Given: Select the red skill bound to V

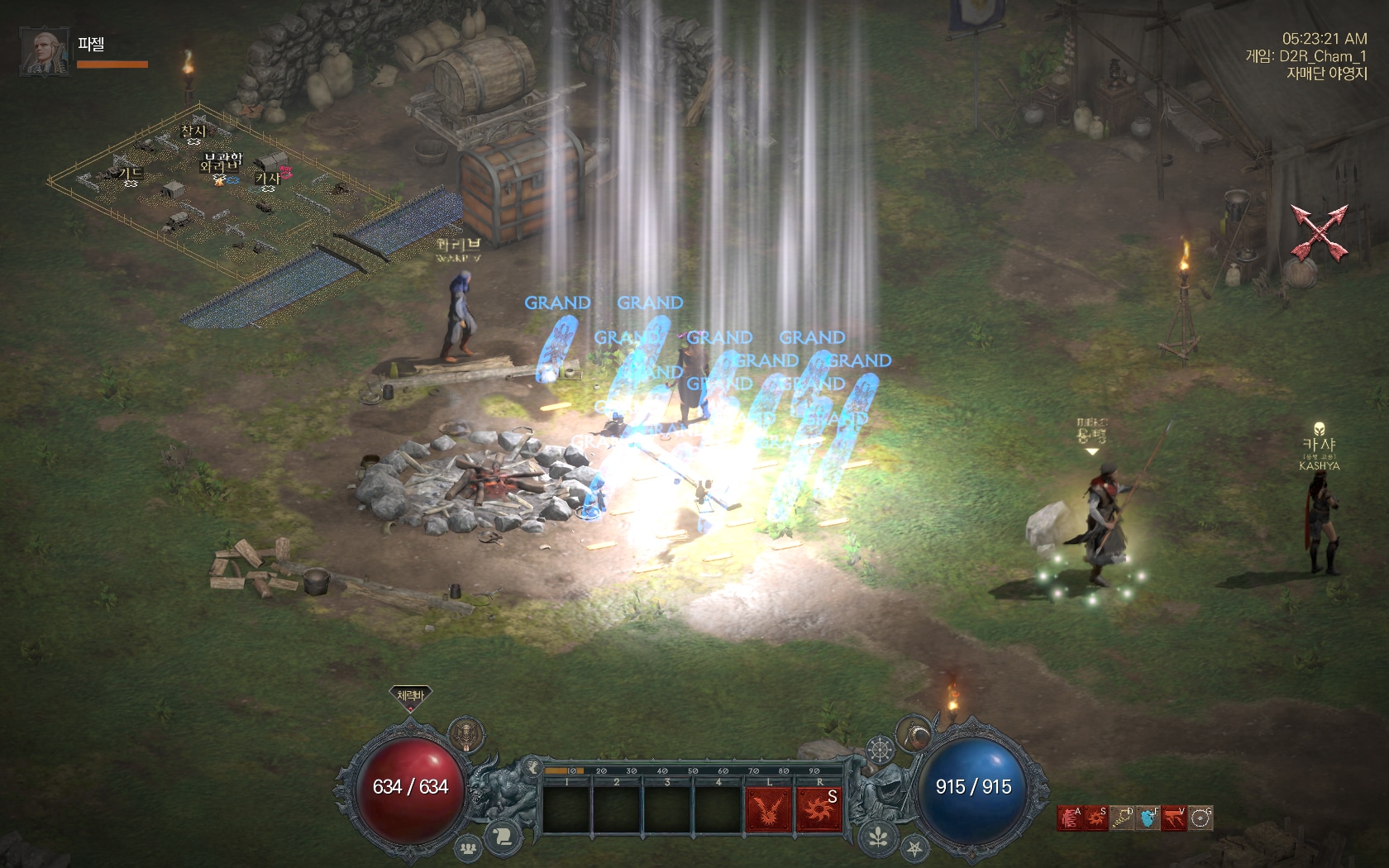Looking at the screenshot, I should point(1174,818).
